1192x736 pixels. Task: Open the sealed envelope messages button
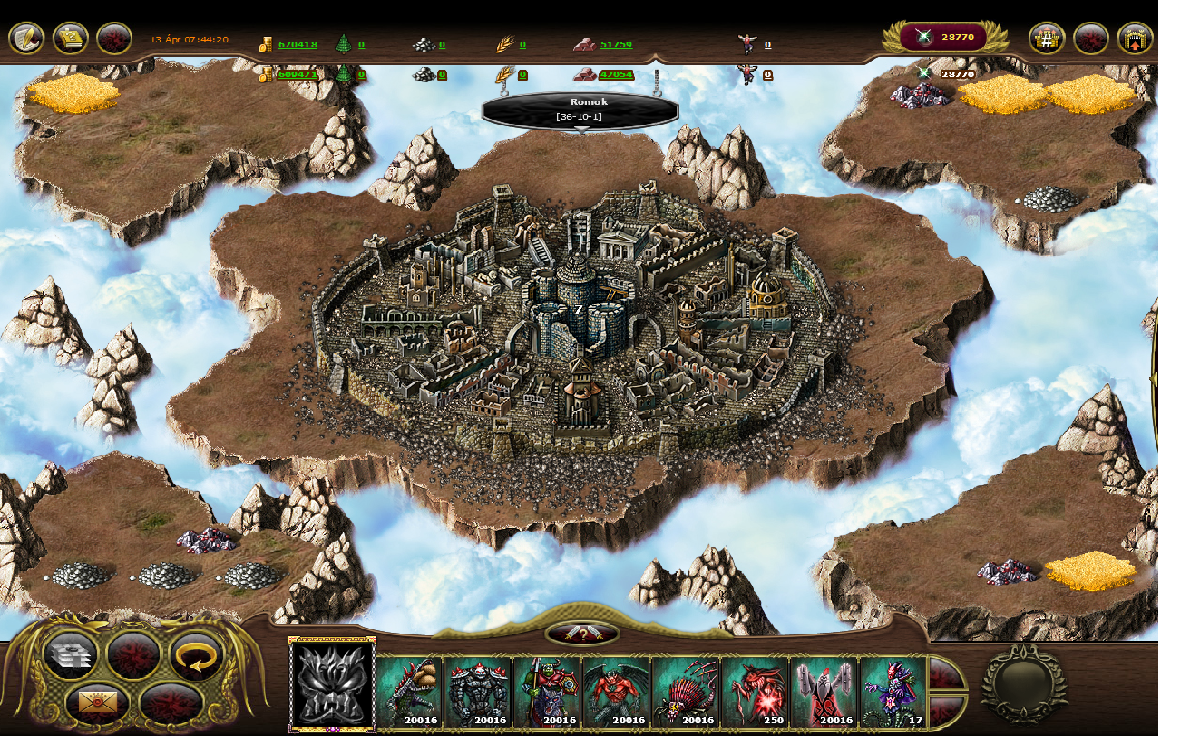coord(97,703)
